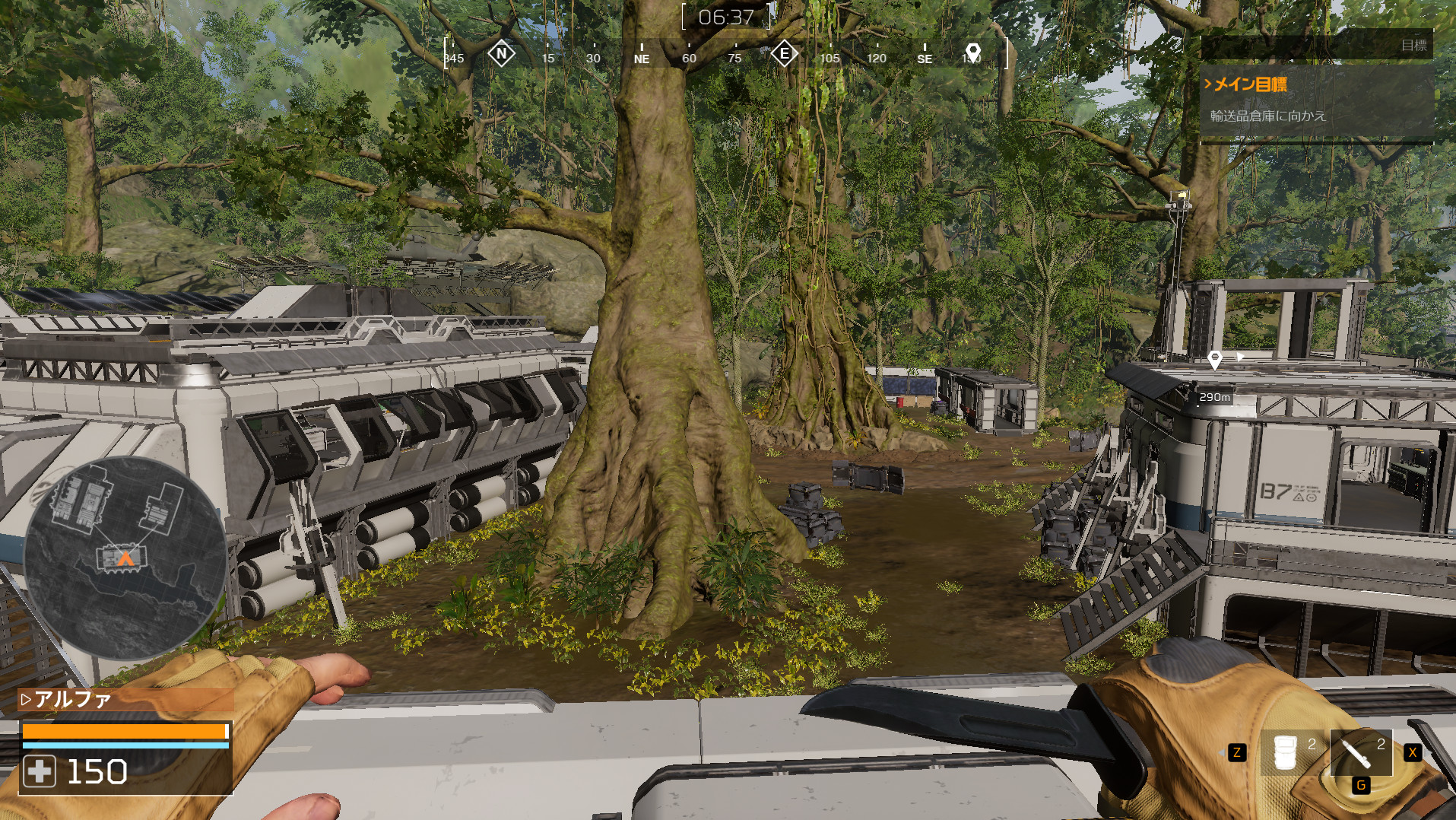This screenshot has height=820, width=1456.
Task: Click the circular minimap
Action: pos(125,558)
